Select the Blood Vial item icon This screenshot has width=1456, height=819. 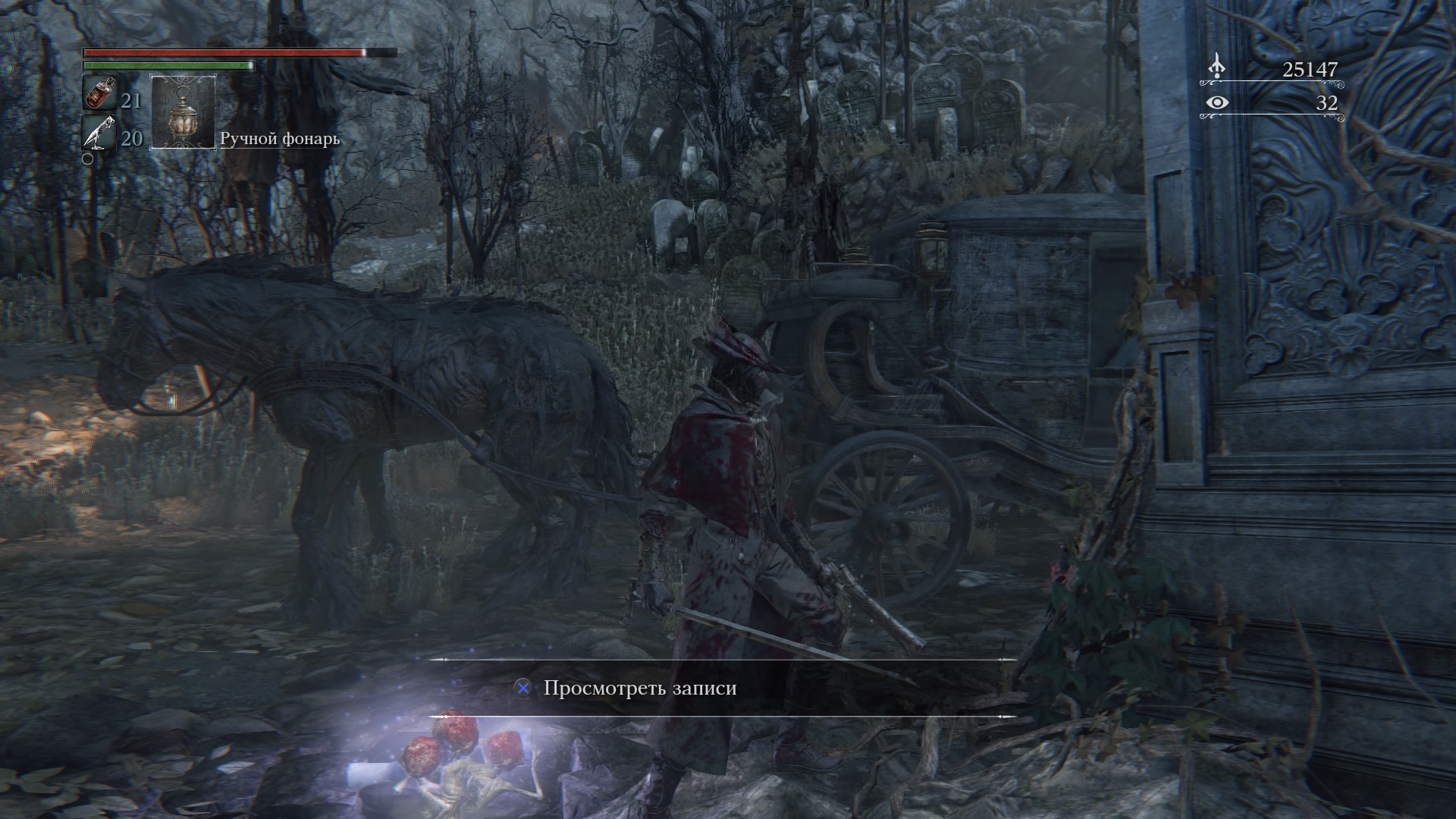pos(99,93)
